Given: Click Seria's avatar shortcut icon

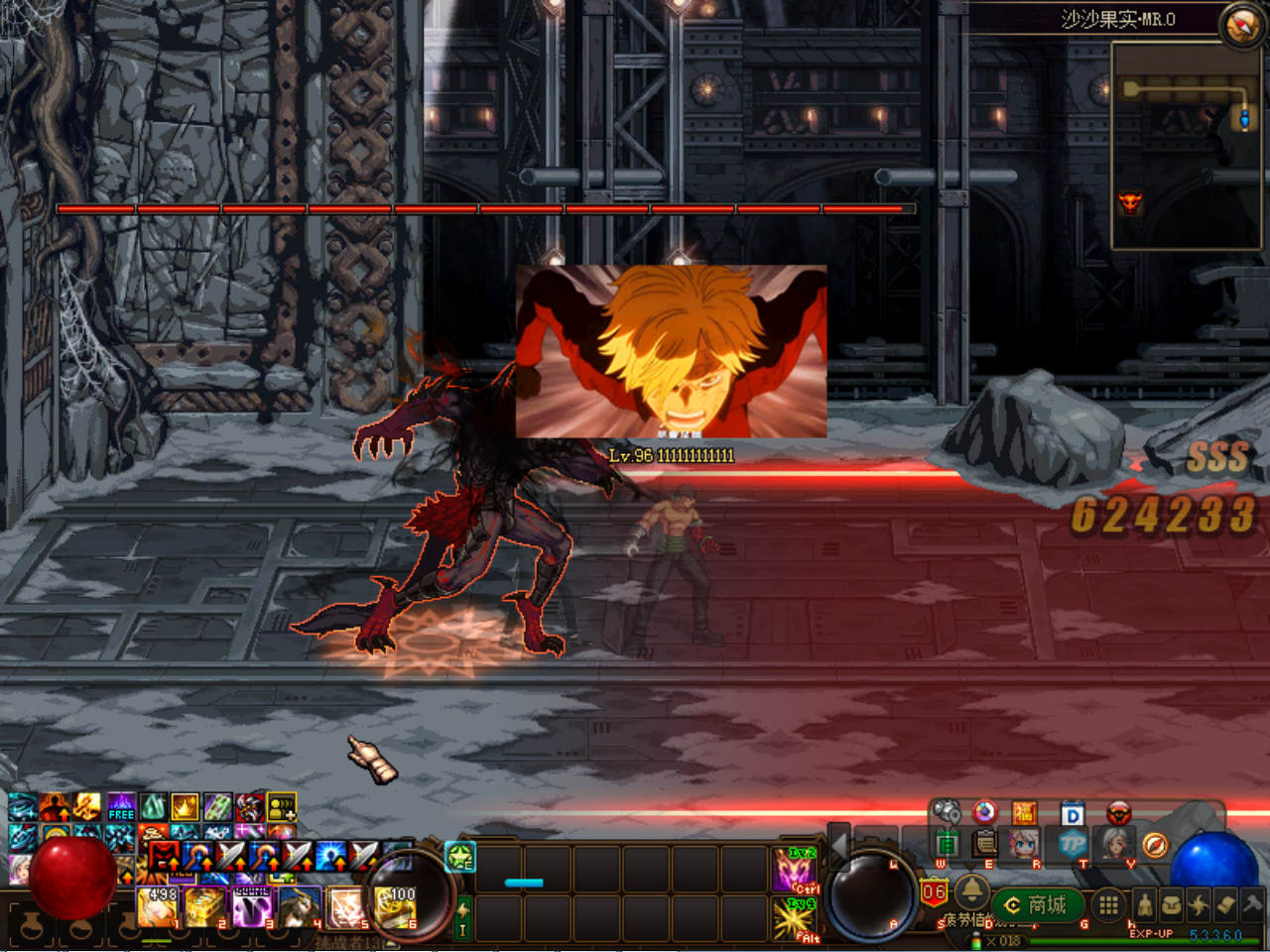Looking at the screenshot, I should coord(1023,845).
